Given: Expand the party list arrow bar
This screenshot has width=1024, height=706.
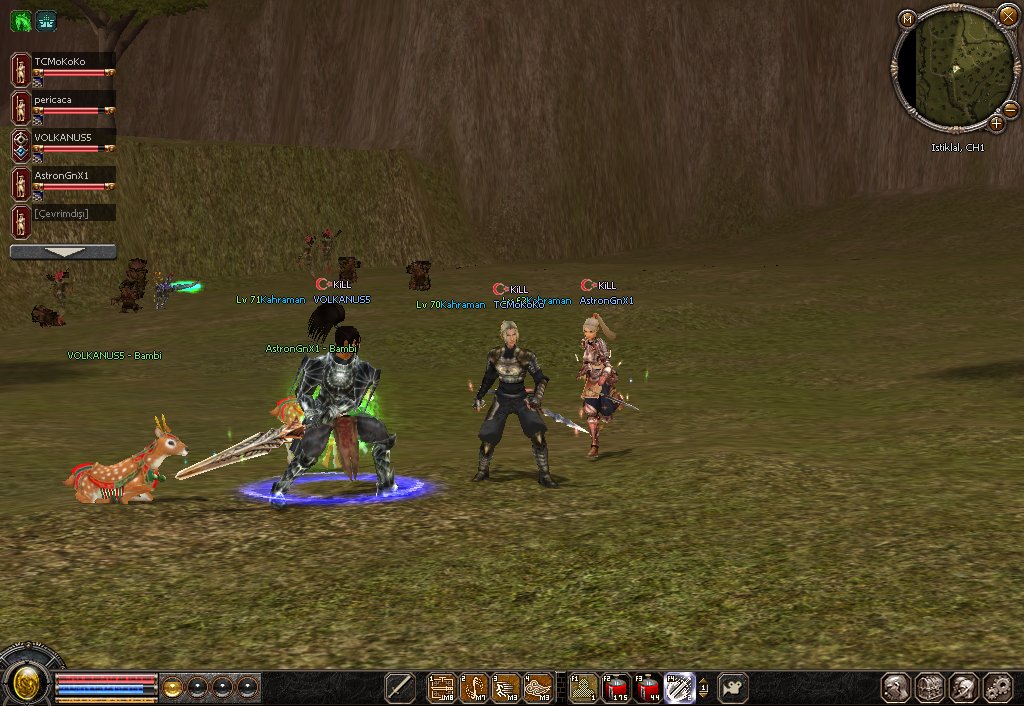Looking at the screenshot, I should [63, 252].
